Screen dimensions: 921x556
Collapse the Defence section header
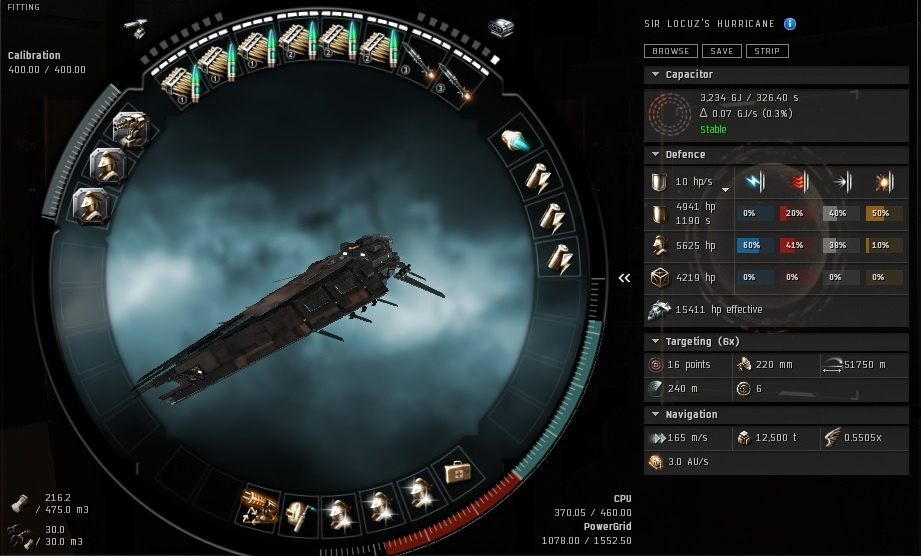click(685, 155)
